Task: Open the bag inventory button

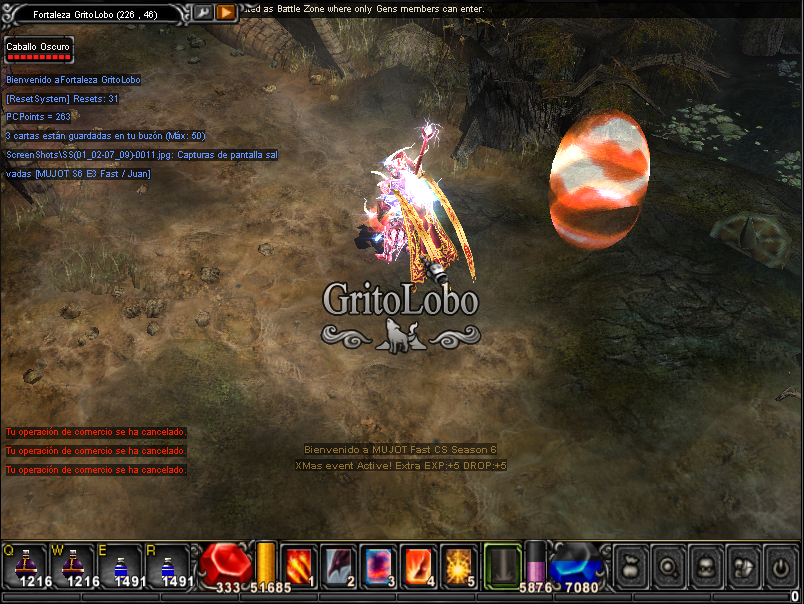Action: pyautogui.click(x=631, y=567)
